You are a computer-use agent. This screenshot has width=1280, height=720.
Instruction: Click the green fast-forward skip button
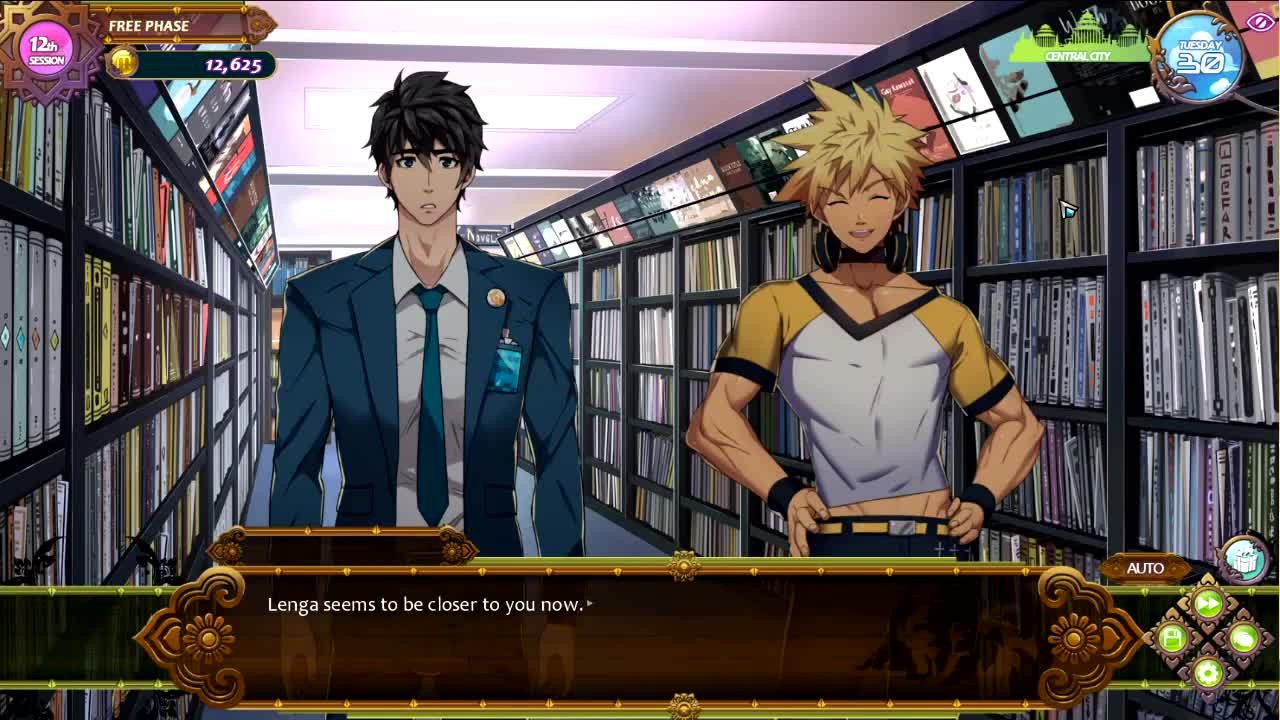click(x=1208, y=603)
